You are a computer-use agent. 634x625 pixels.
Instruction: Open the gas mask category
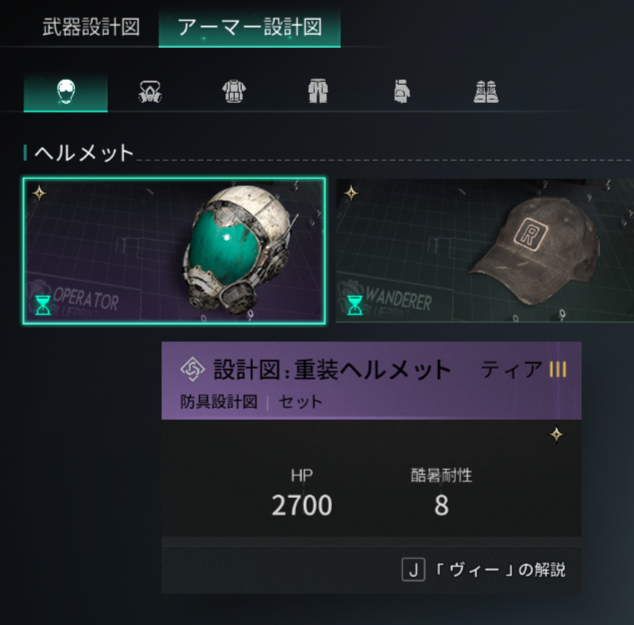(151, 92)
